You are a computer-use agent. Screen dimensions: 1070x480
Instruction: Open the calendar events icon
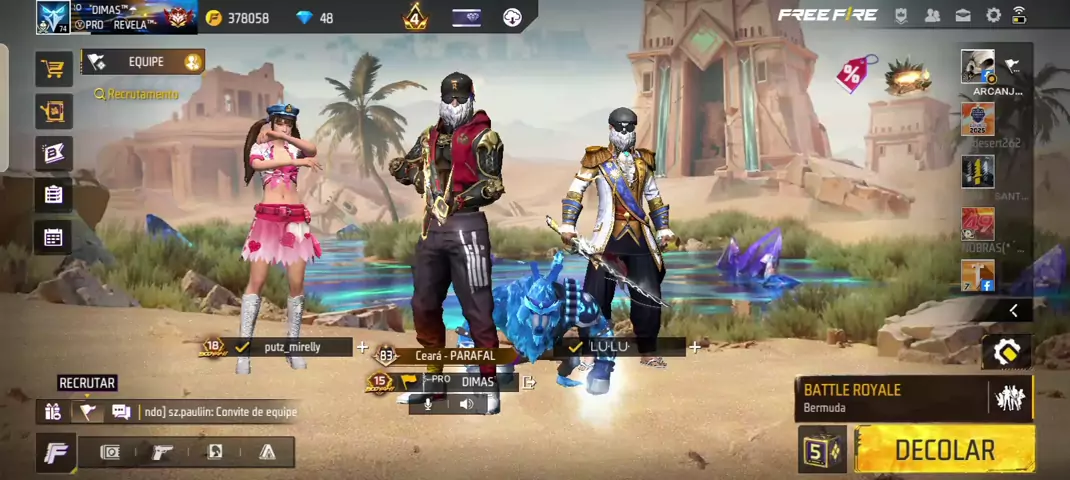[x=53, y=237]
